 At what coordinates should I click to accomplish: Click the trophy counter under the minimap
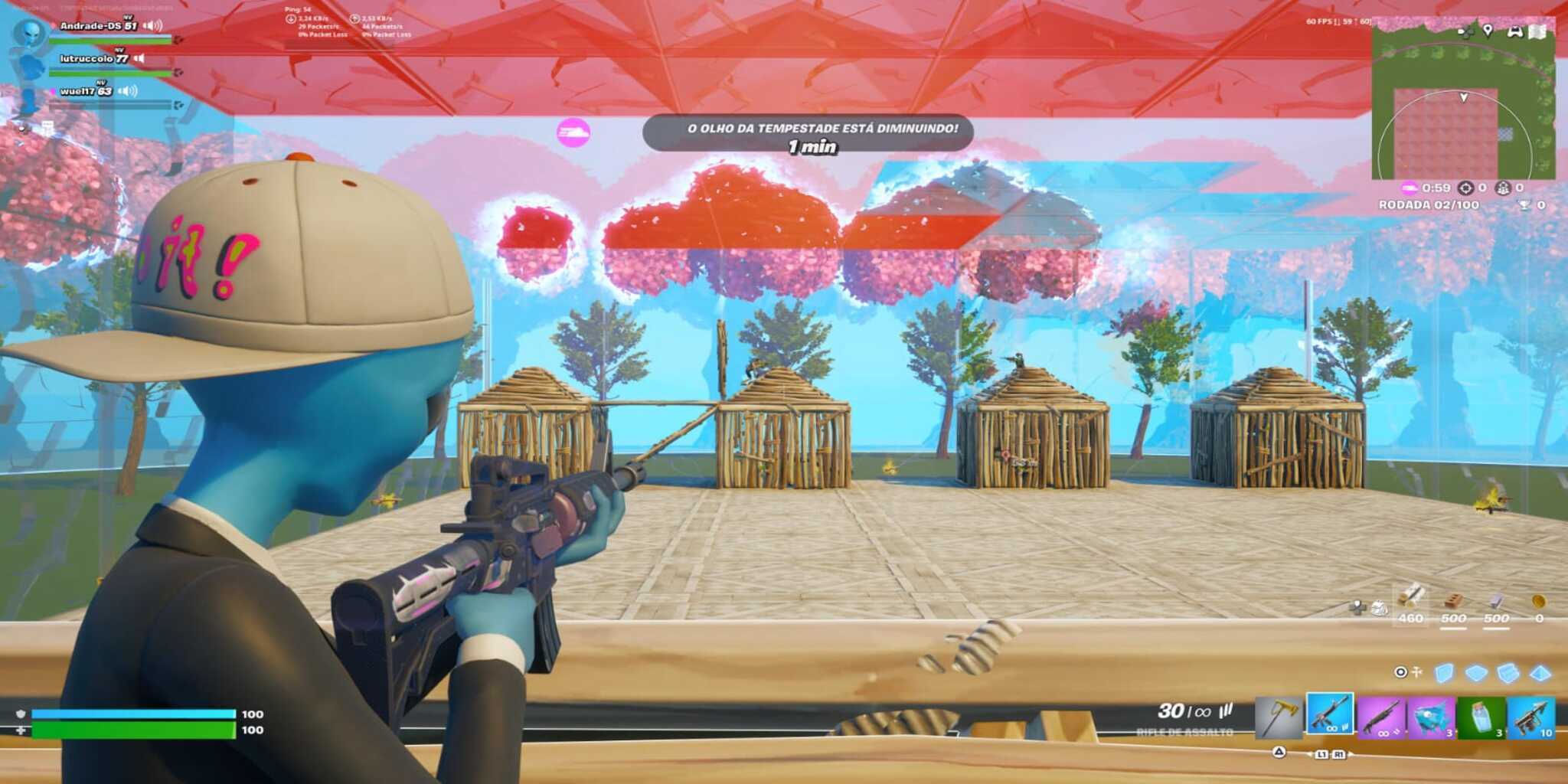[x=1526, y=204]
